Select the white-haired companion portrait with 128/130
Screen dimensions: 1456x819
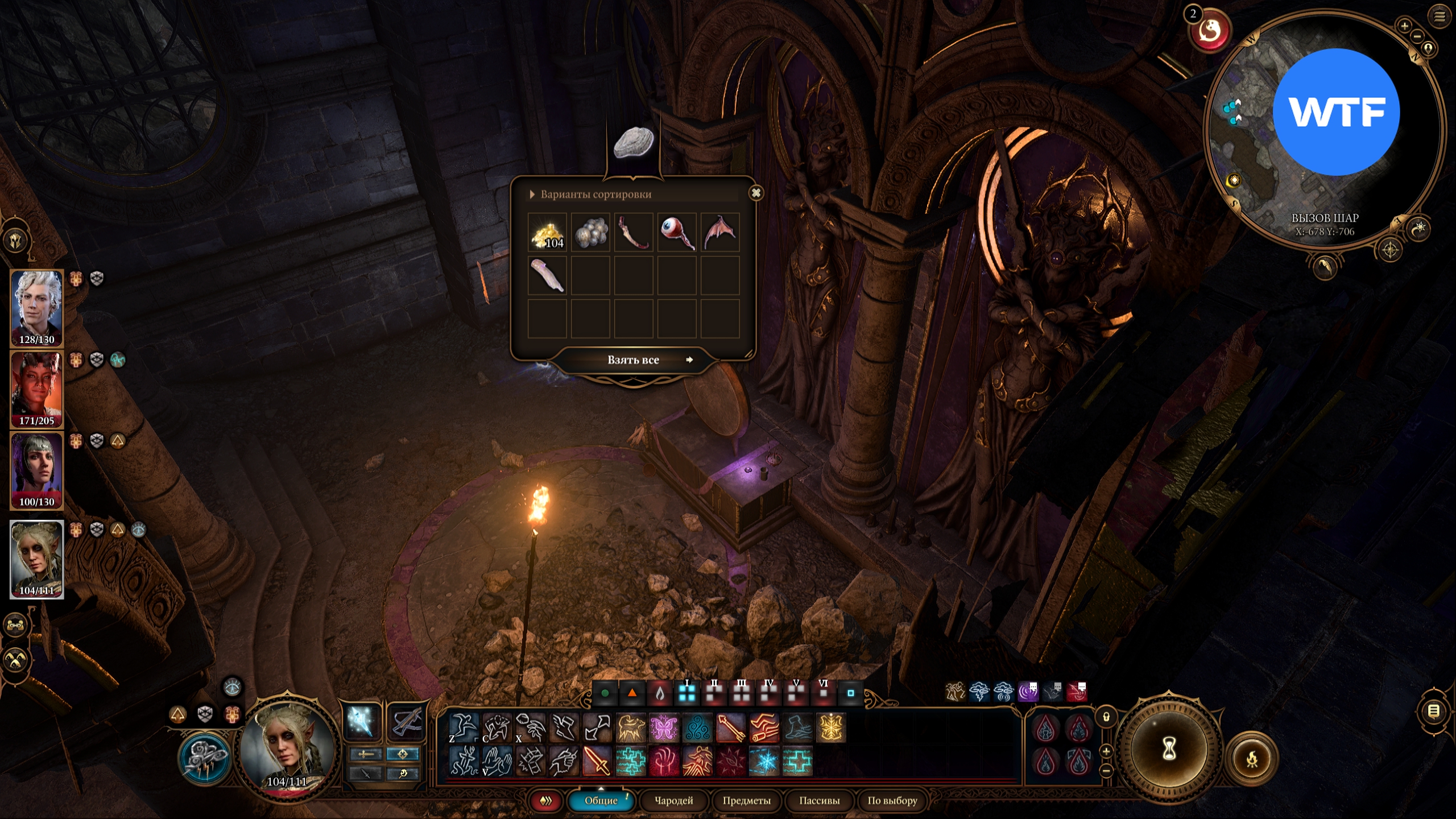(x=36, y=307)
